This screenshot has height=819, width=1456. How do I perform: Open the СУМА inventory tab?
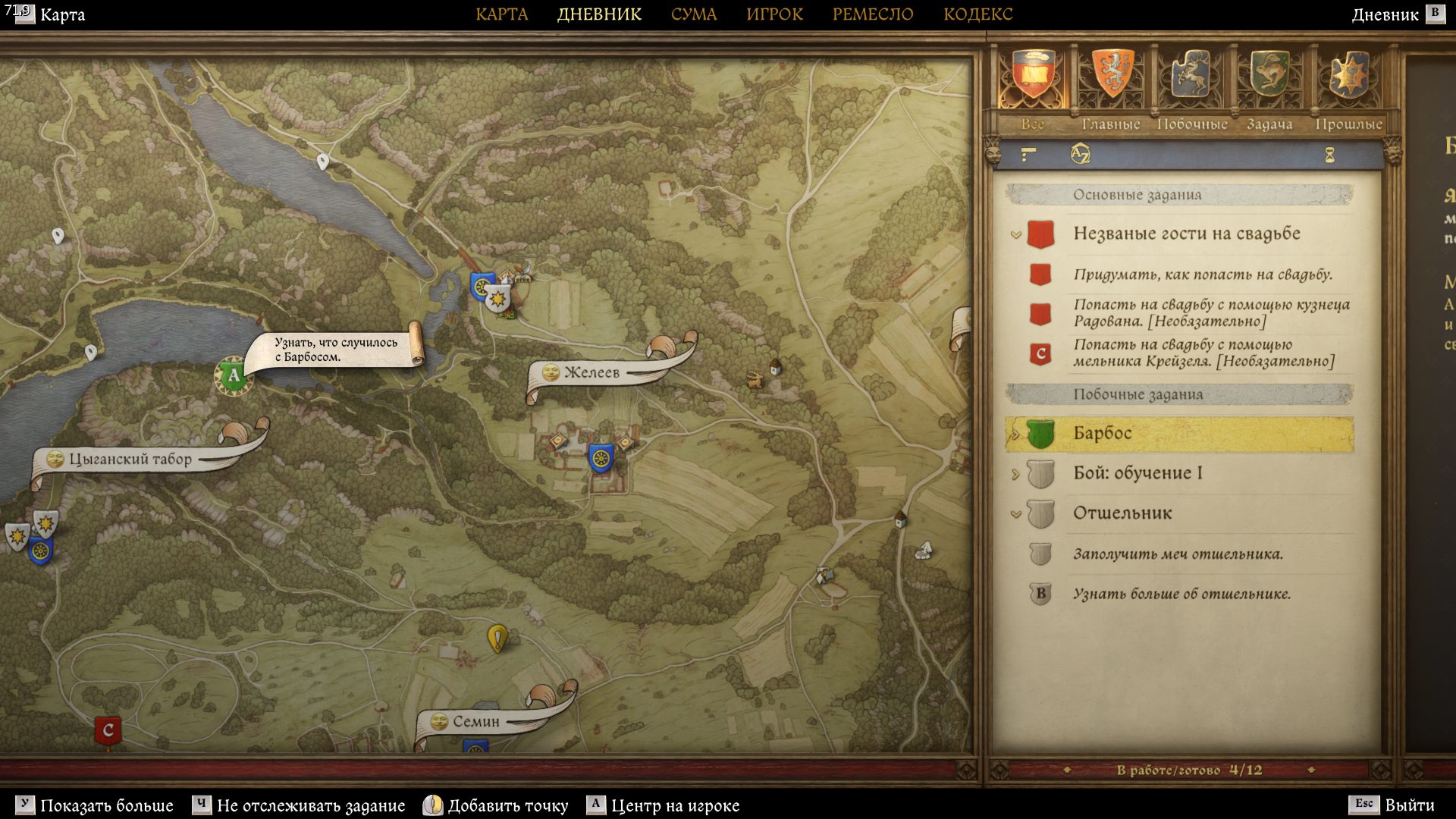693,14
